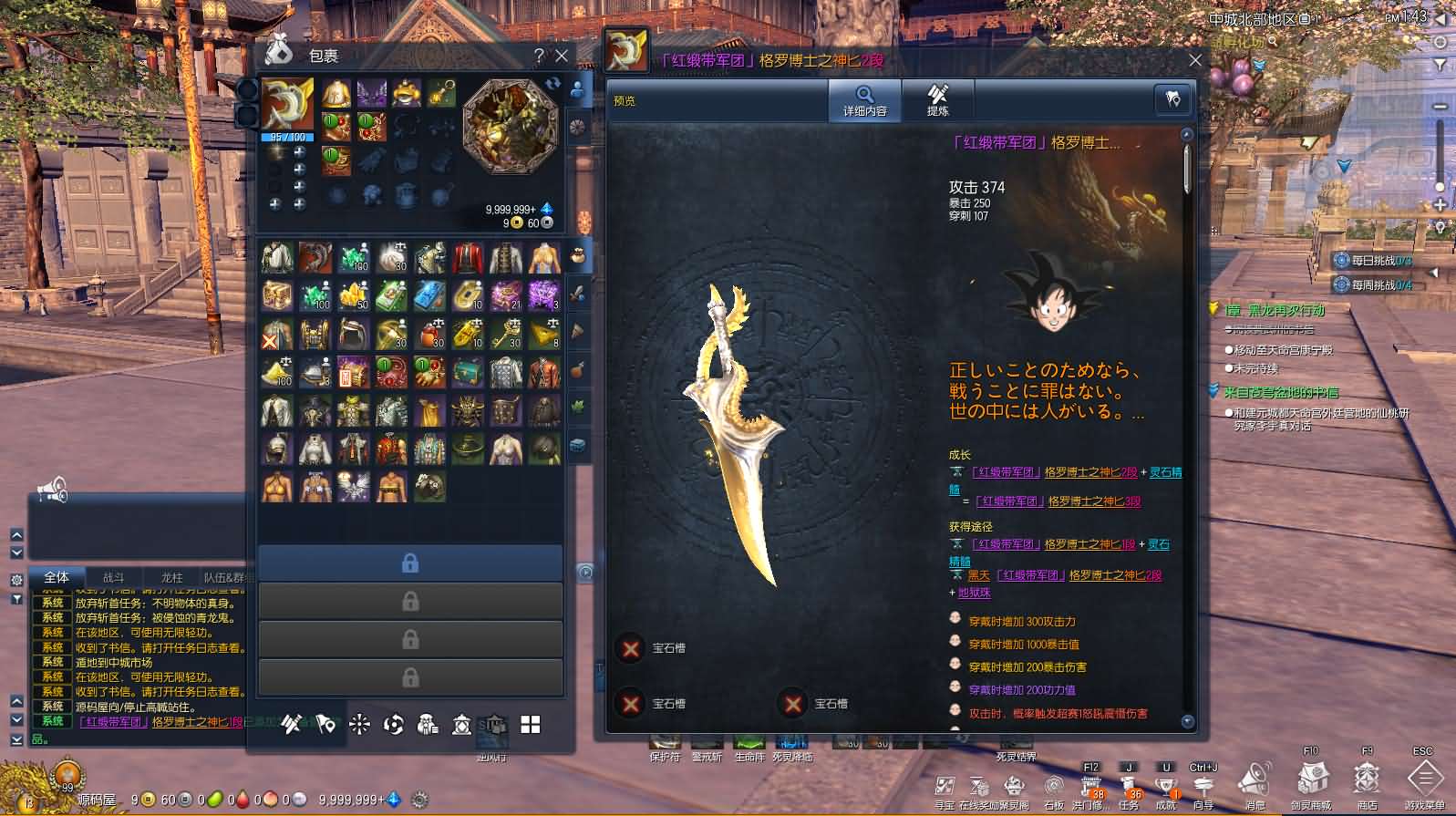Switch to the 提炼 refine tab
1456x816 pixels.
coord(938,100)
